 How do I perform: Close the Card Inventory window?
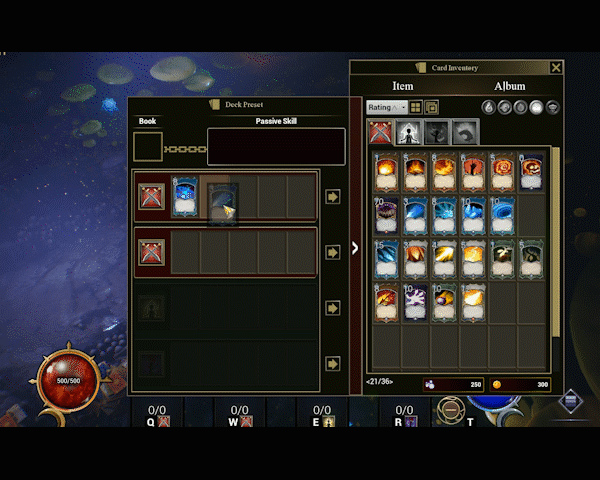pos(556,68)
